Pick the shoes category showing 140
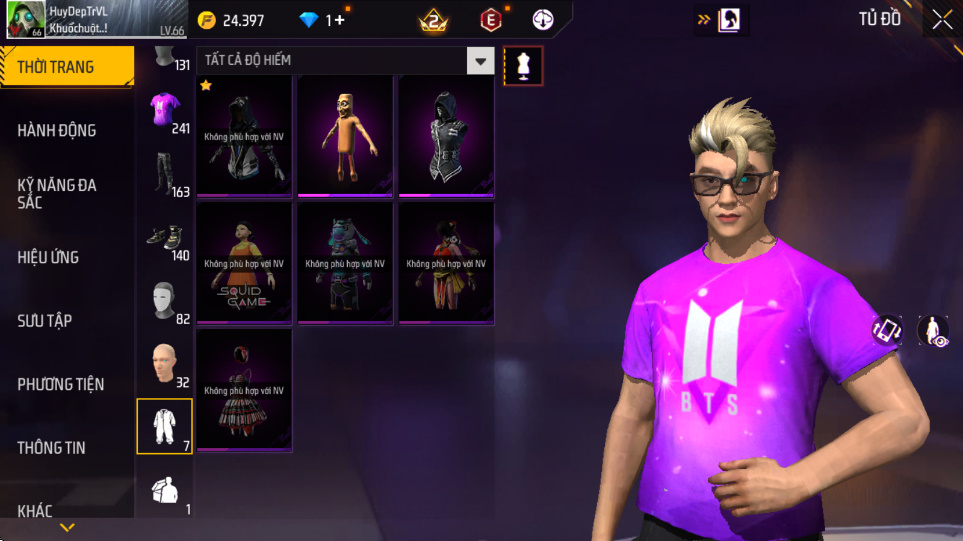 [165, 238]
